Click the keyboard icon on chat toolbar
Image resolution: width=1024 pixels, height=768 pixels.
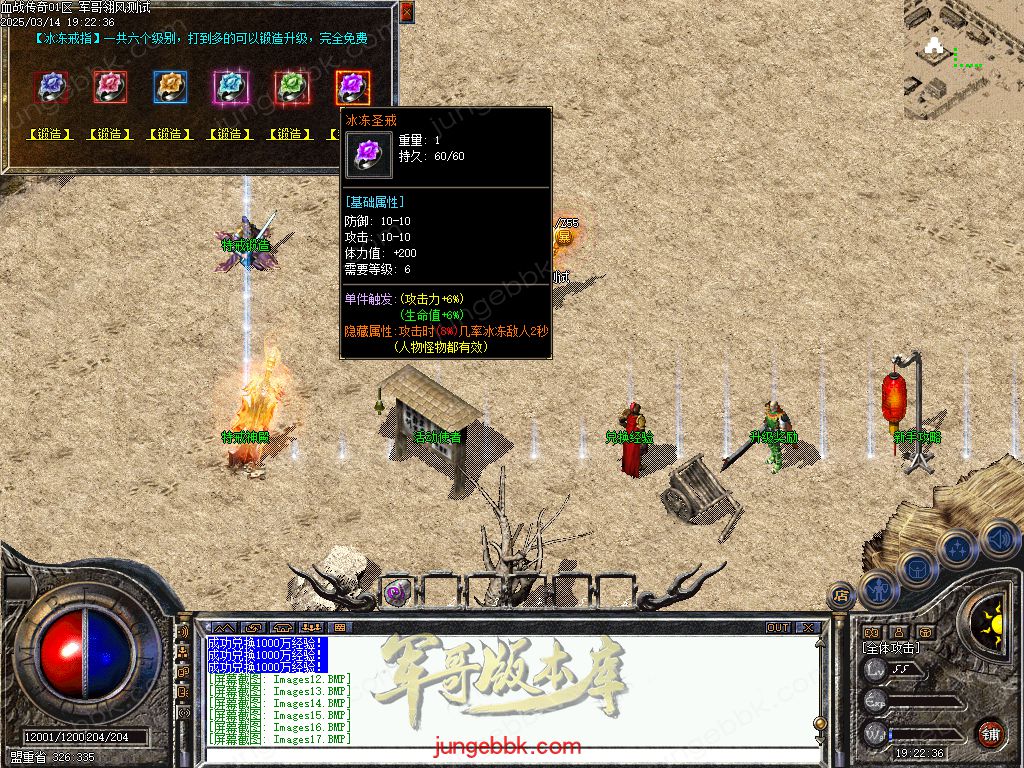(x=339, y=628)
